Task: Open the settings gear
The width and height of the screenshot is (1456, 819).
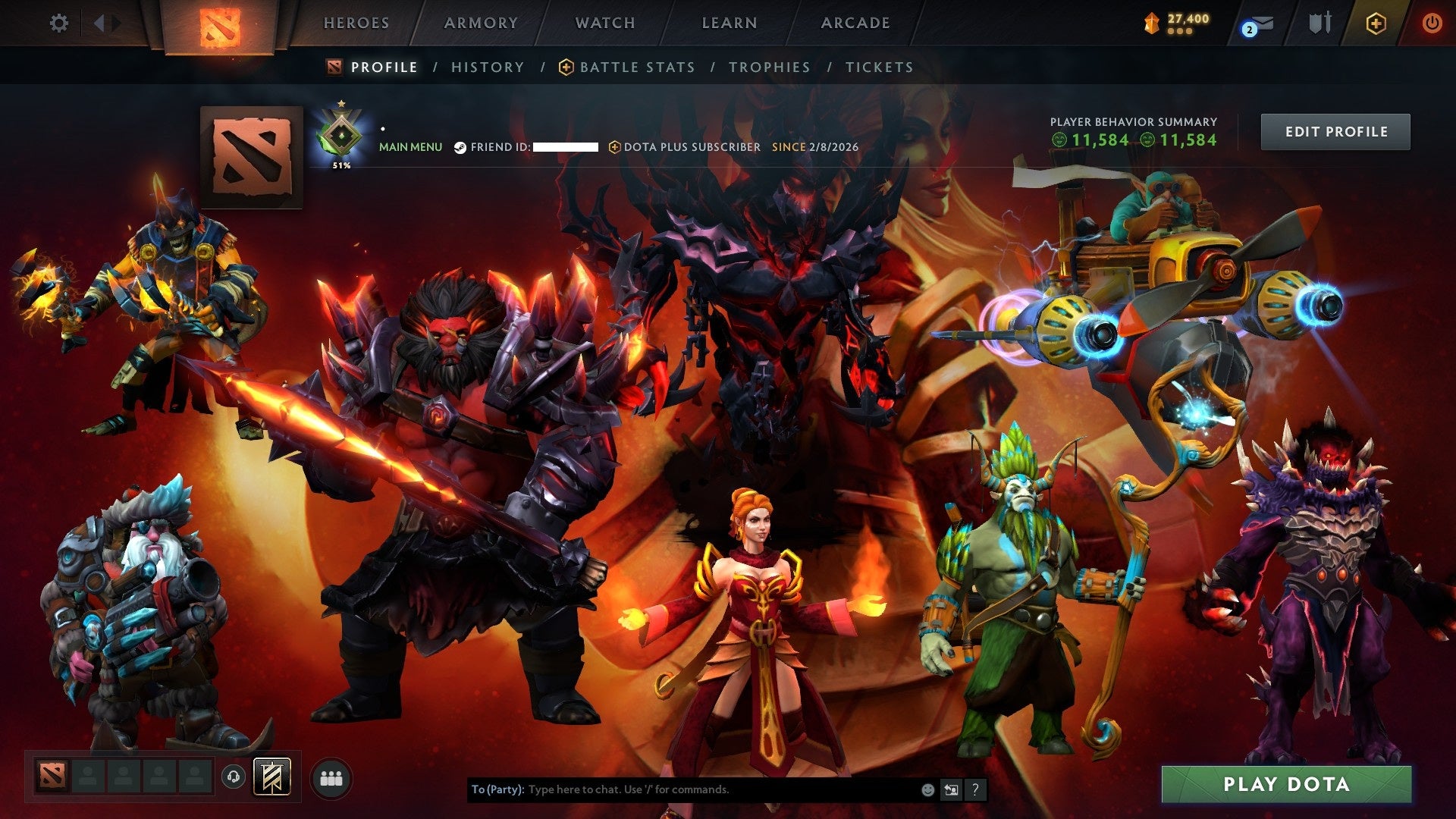Action: [x=59, y=23]
